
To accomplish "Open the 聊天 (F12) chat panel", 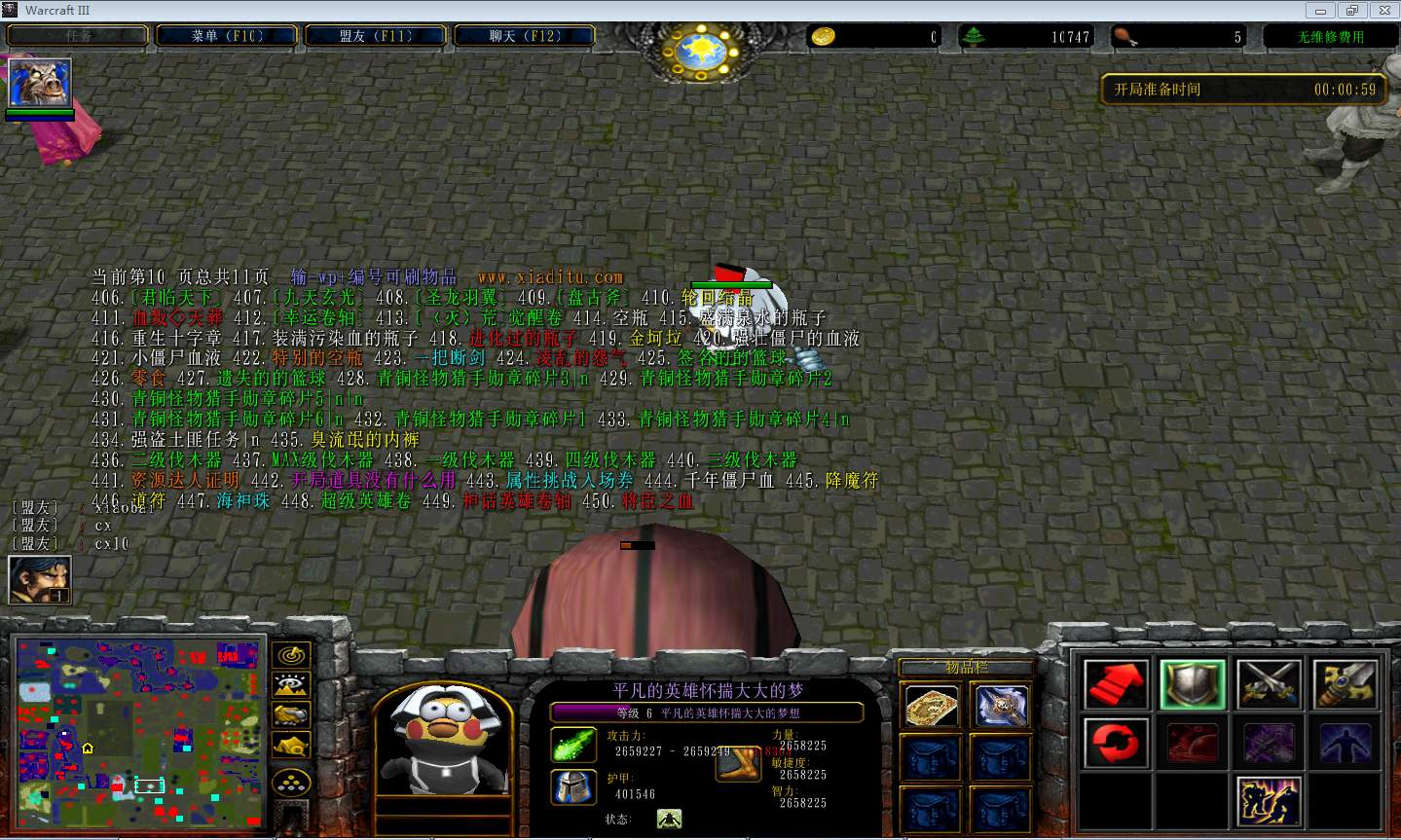I will click(524, 33).
